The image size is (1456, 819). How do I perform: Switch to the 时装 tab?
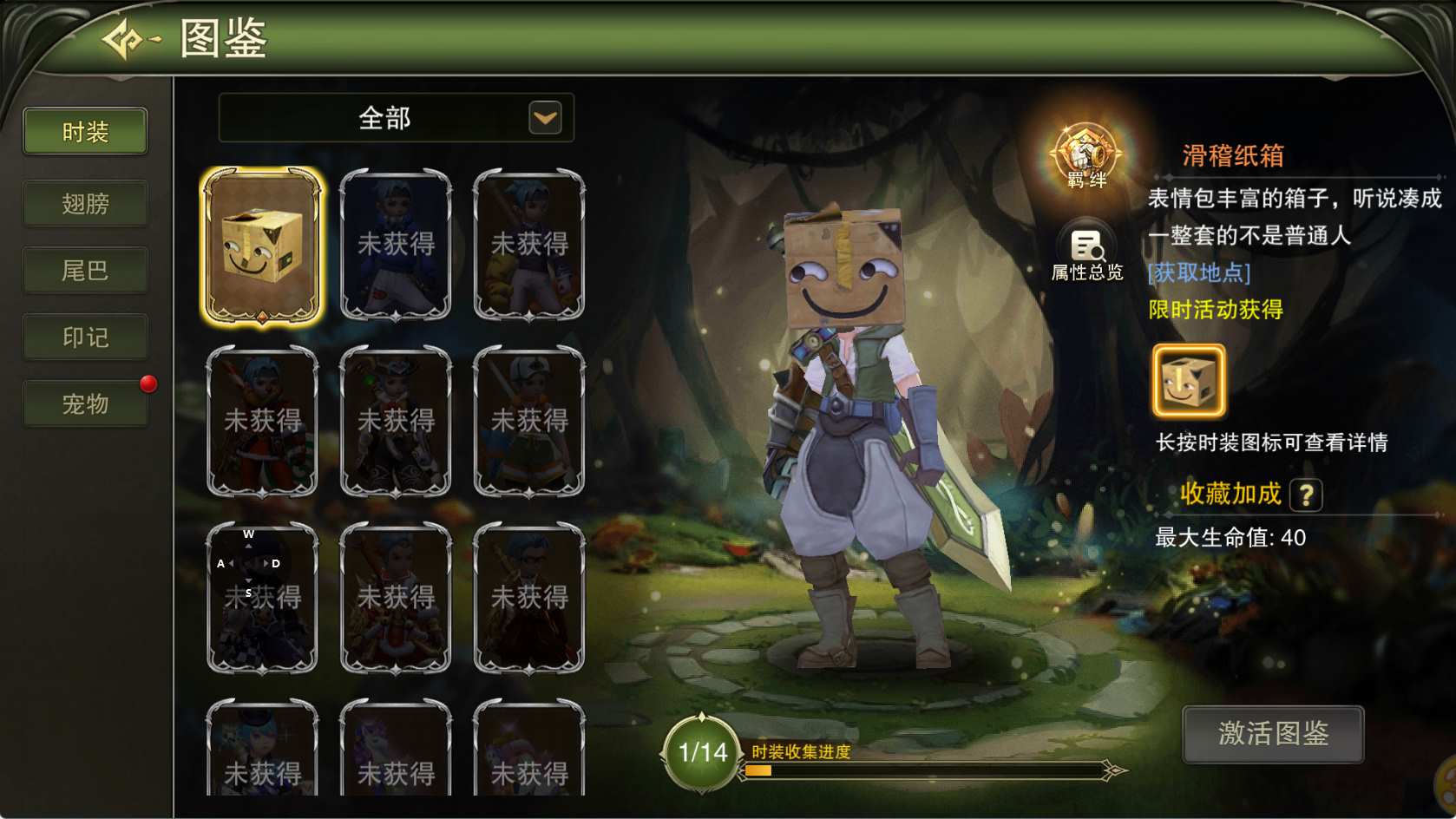click(x=85, y=132)
